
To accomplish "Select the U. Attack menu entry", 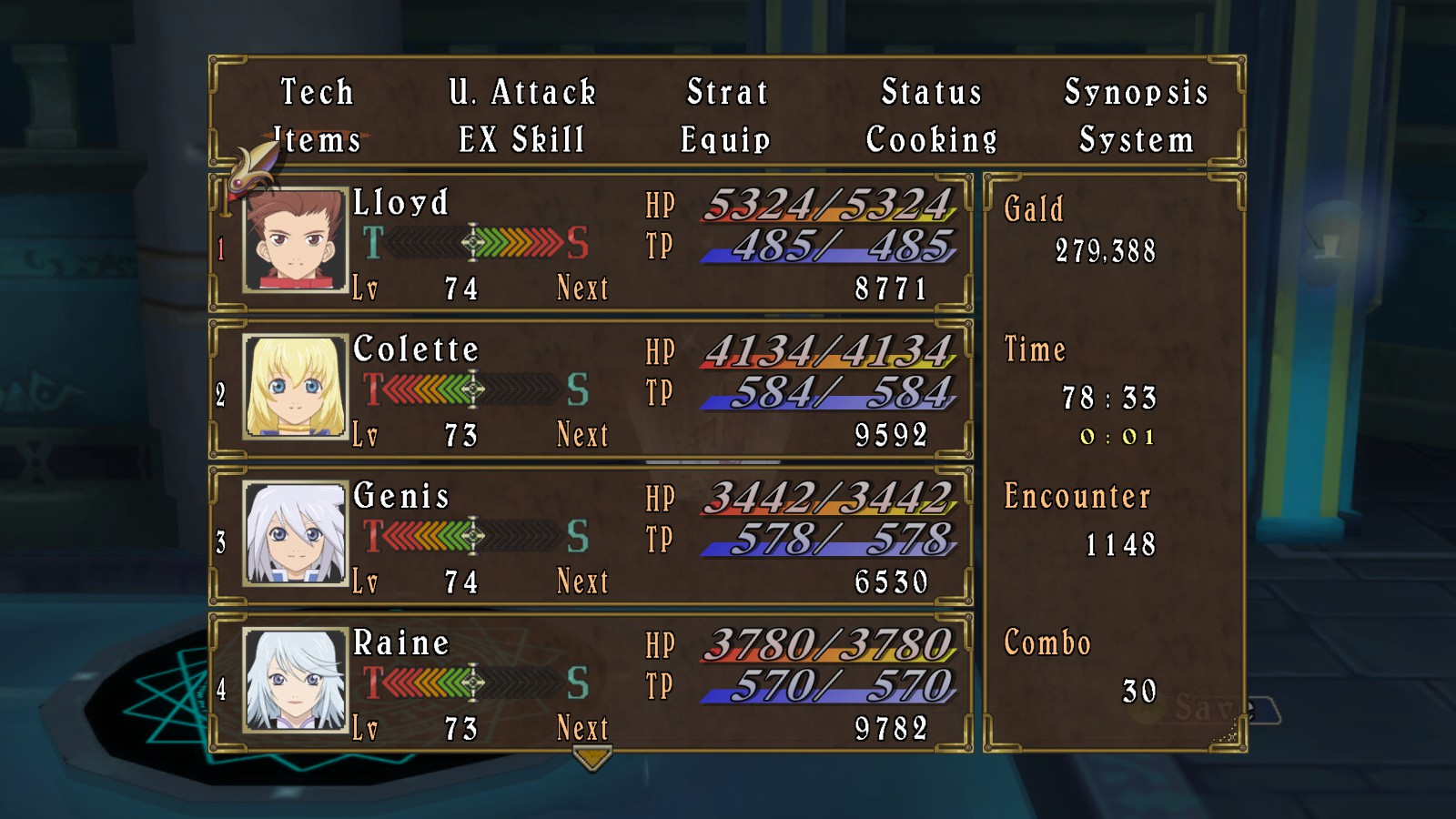I will [x=522, y=92].
